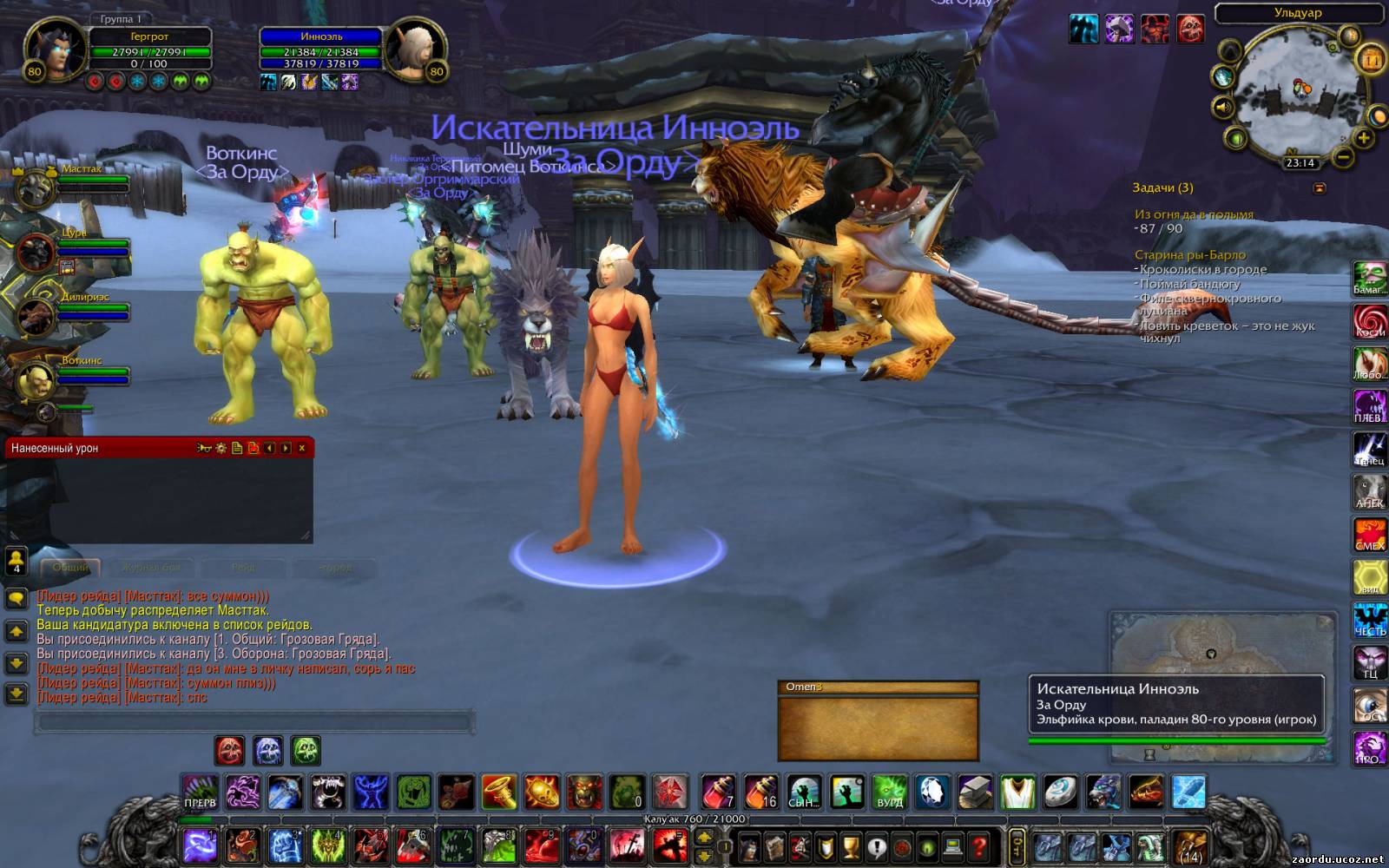1389x868 pixels.
Task: Collapse the Задачи quest tracker
Action: [x=1320, y=187]
